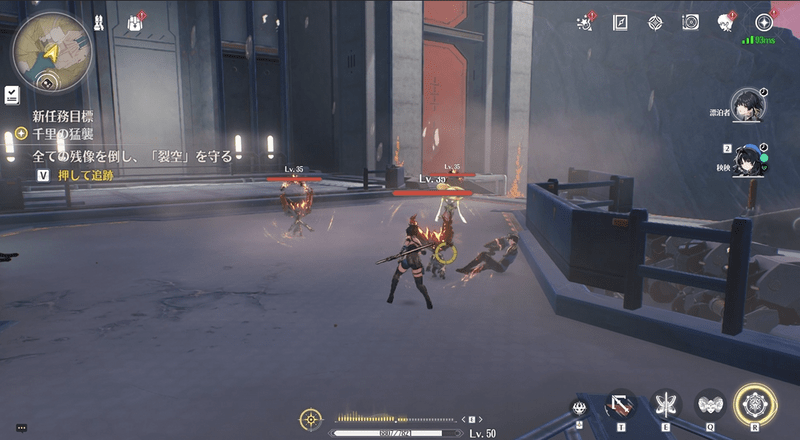800x440 pixels.
Task: Open the backpack icon with red alert
Action: (x=134, y=22)
